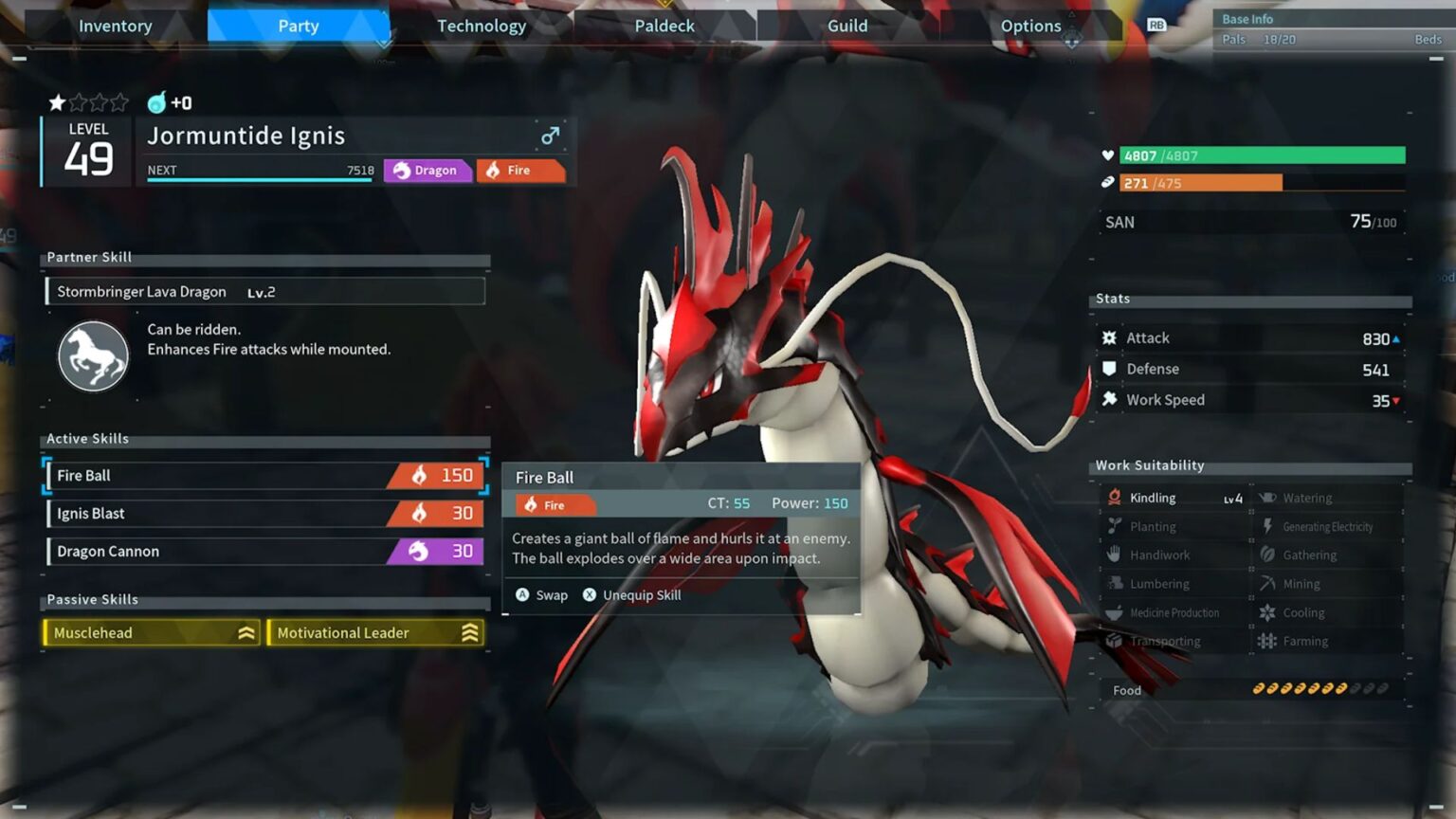This screenshot has width=1456, height=819.
Task: Click the Fire type icon on the name panel
Action: (x=494, y=171)
